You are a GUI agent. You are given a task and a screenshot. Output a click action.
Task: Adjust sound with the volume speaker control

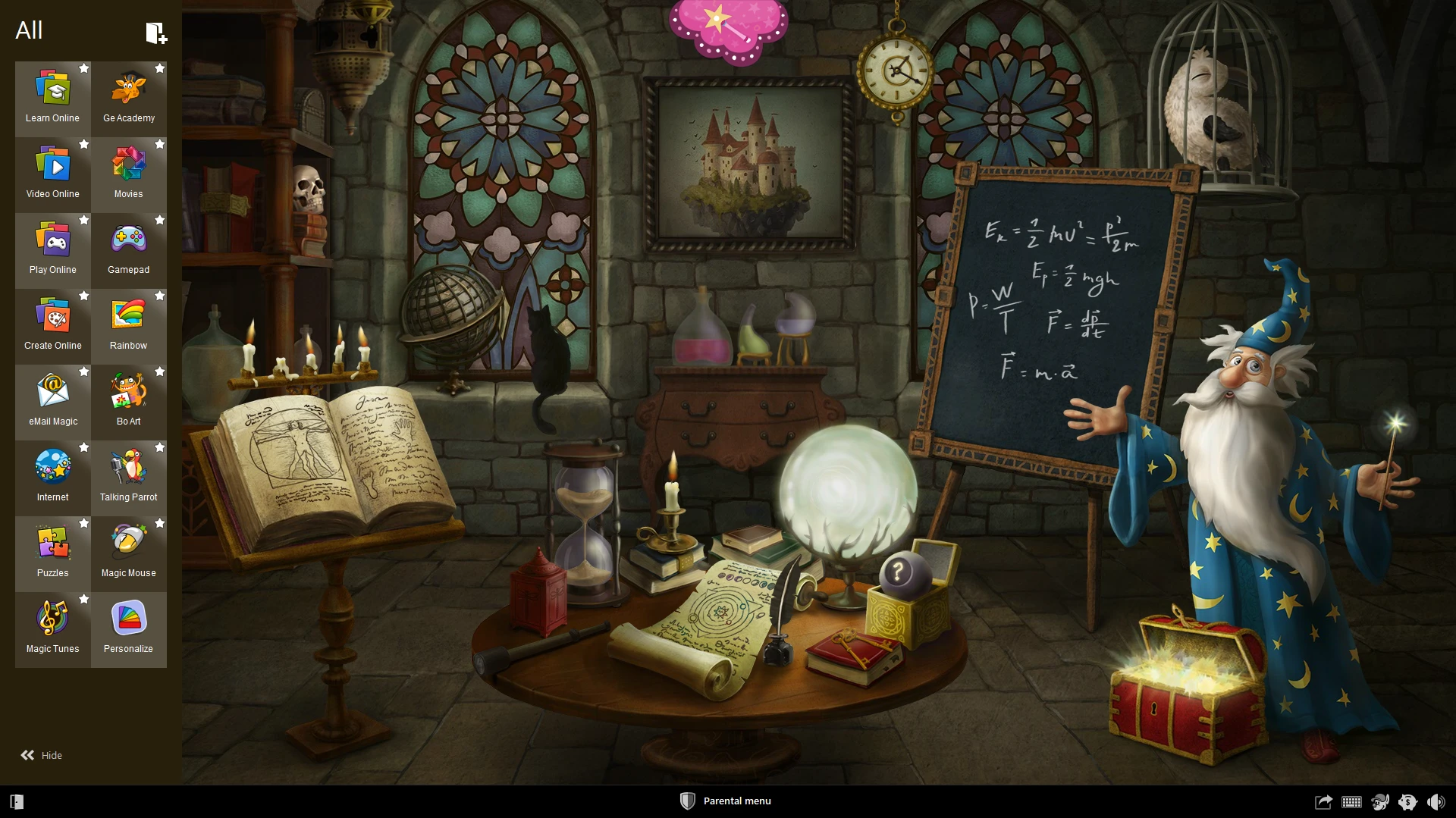click(x=1436, y=801)
